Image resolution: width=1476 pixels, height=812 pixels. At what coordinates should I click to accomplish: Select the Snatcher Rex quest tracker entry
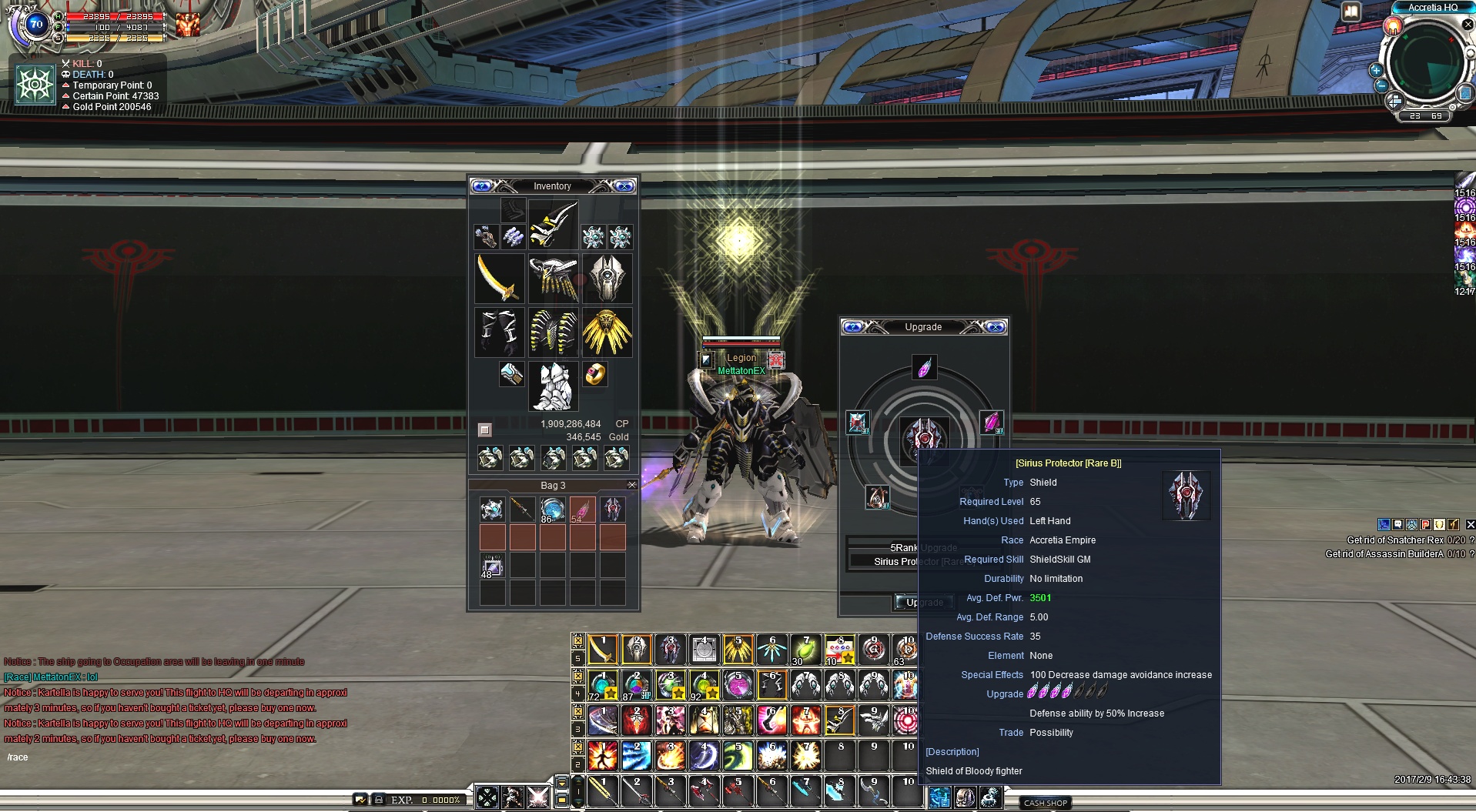pos(1394,540)
